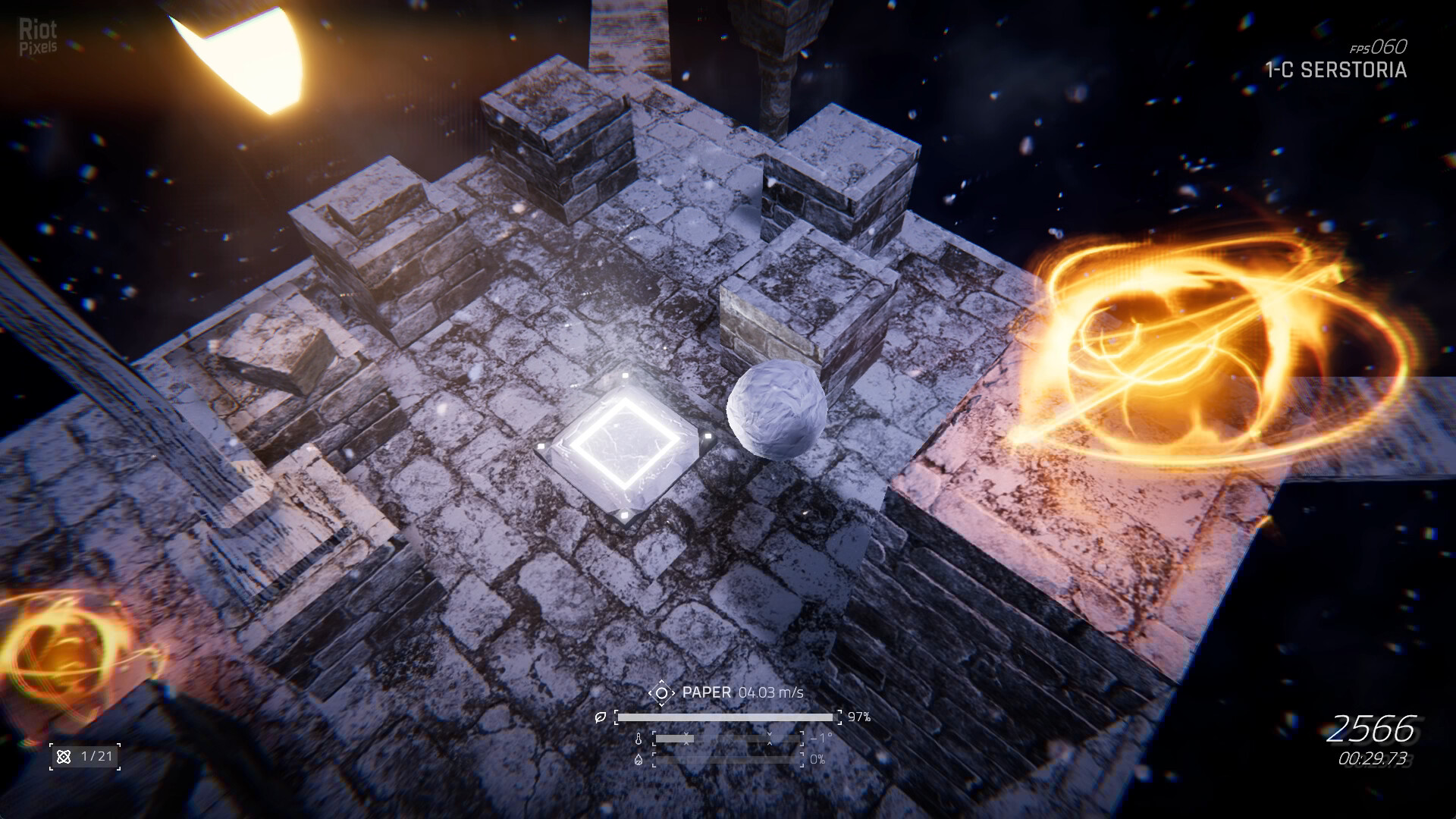Click the Paper ball material icon
Screen dimensions: 1456x819
[661, 692]
